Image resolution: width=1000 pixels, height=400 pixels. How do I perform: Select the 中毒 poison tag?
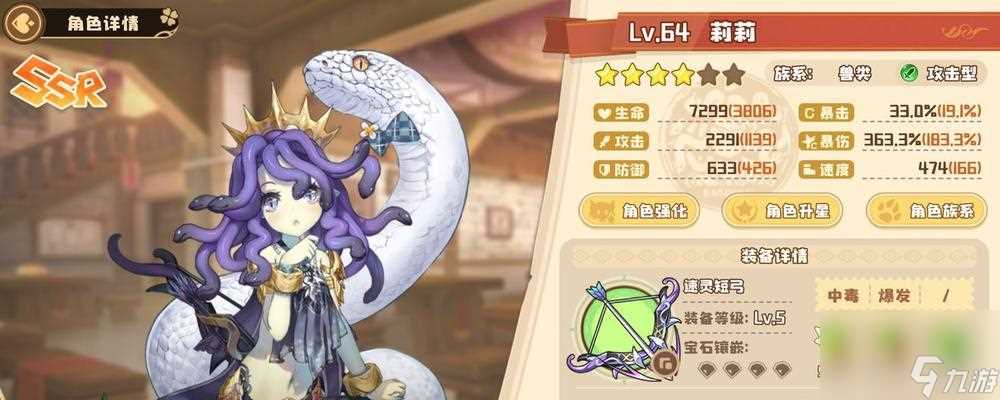(838, 297)
